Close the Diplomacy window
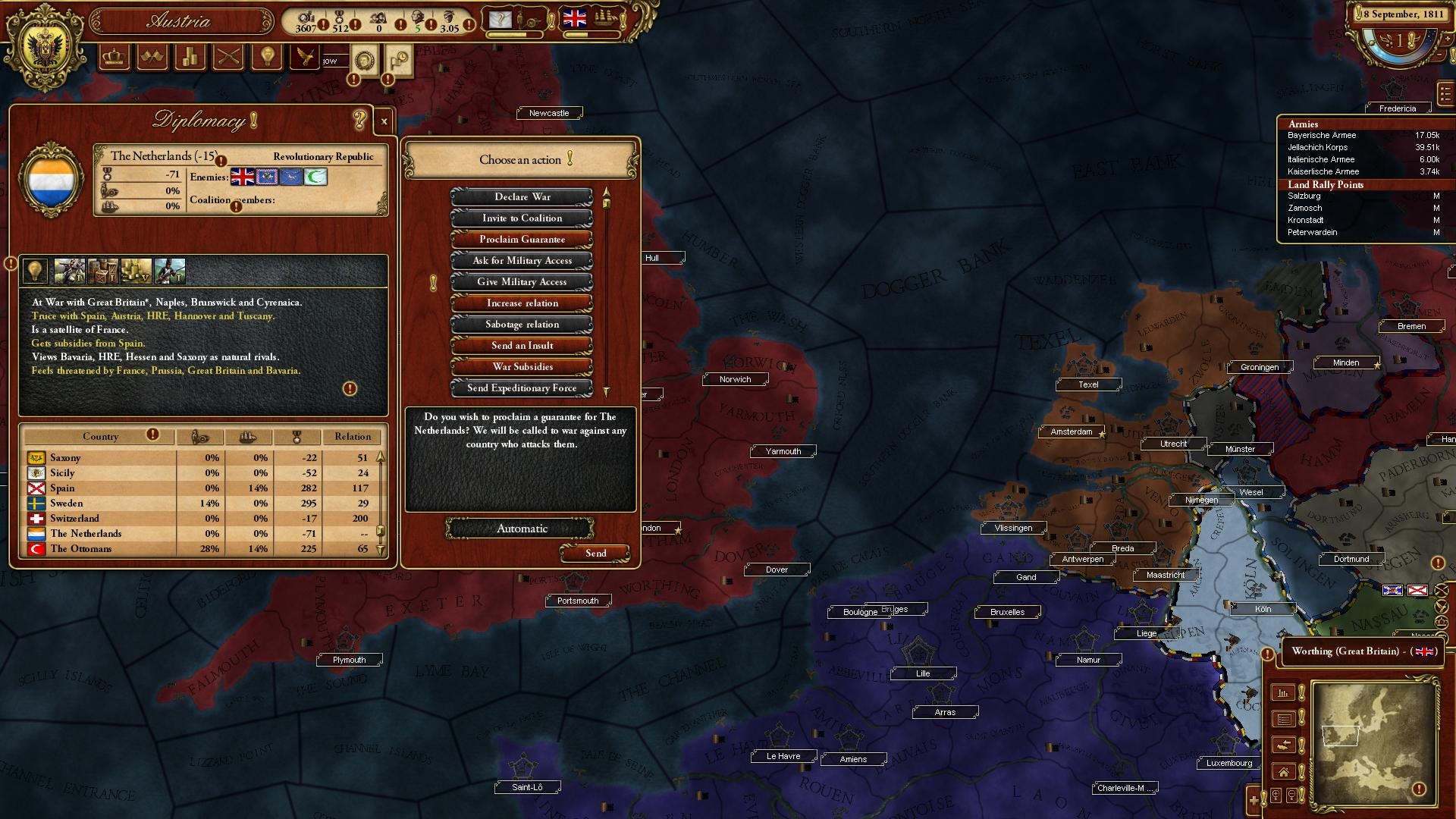Viewport: 1456px width, 819px height. point(384,121)
